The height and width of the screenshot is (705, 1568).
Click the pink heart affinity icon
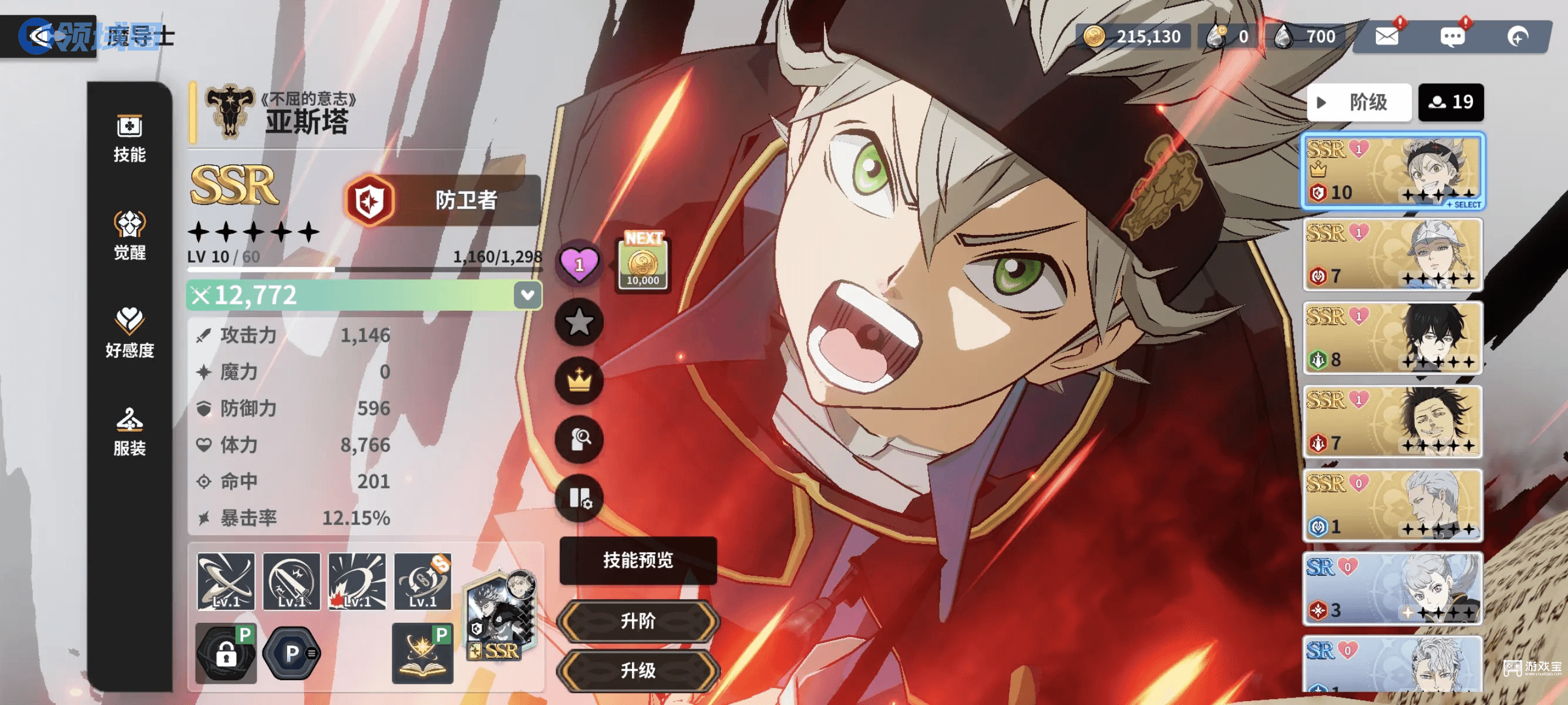click(579, 264)
